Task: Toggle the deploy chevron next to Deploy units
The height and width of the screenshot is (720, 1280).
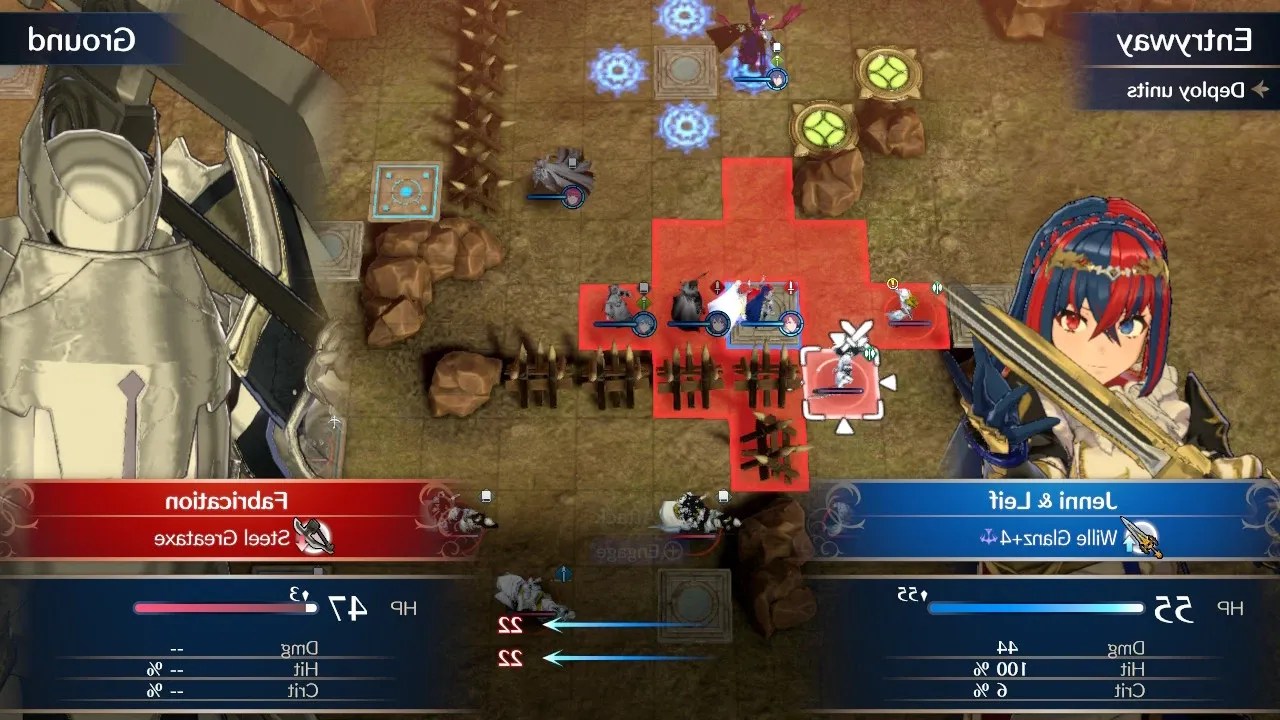Action: (1263, 88)
